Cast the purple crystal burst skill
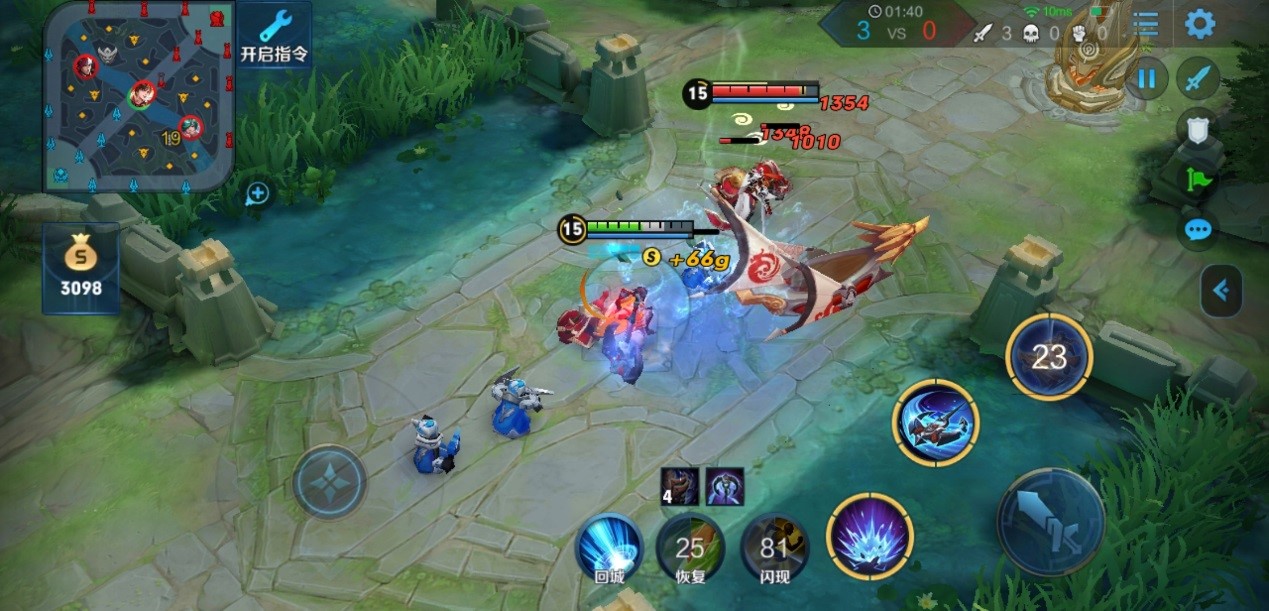 870,537
